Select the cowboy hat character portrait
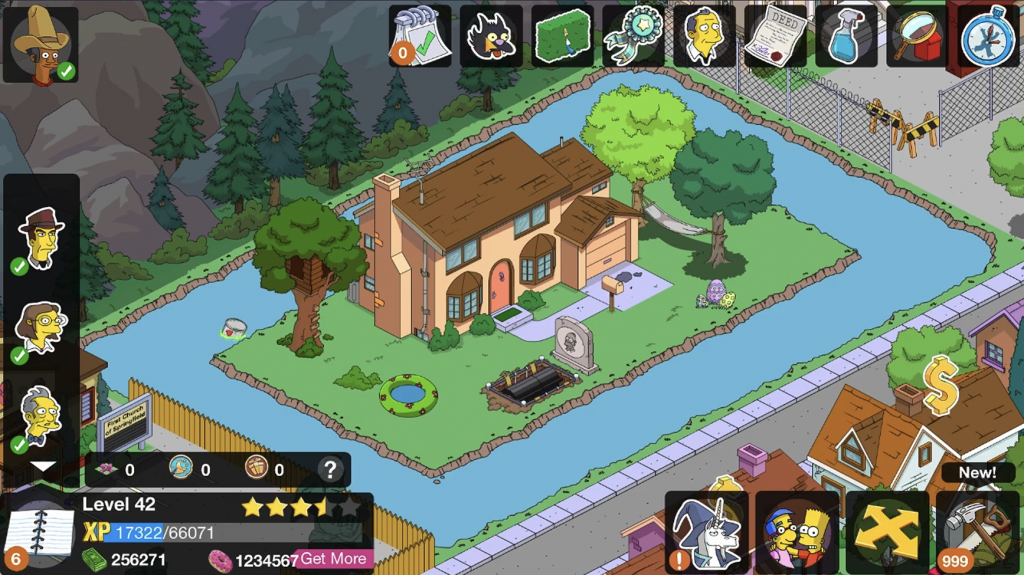 pyautogui.click(x=41, y=44)
